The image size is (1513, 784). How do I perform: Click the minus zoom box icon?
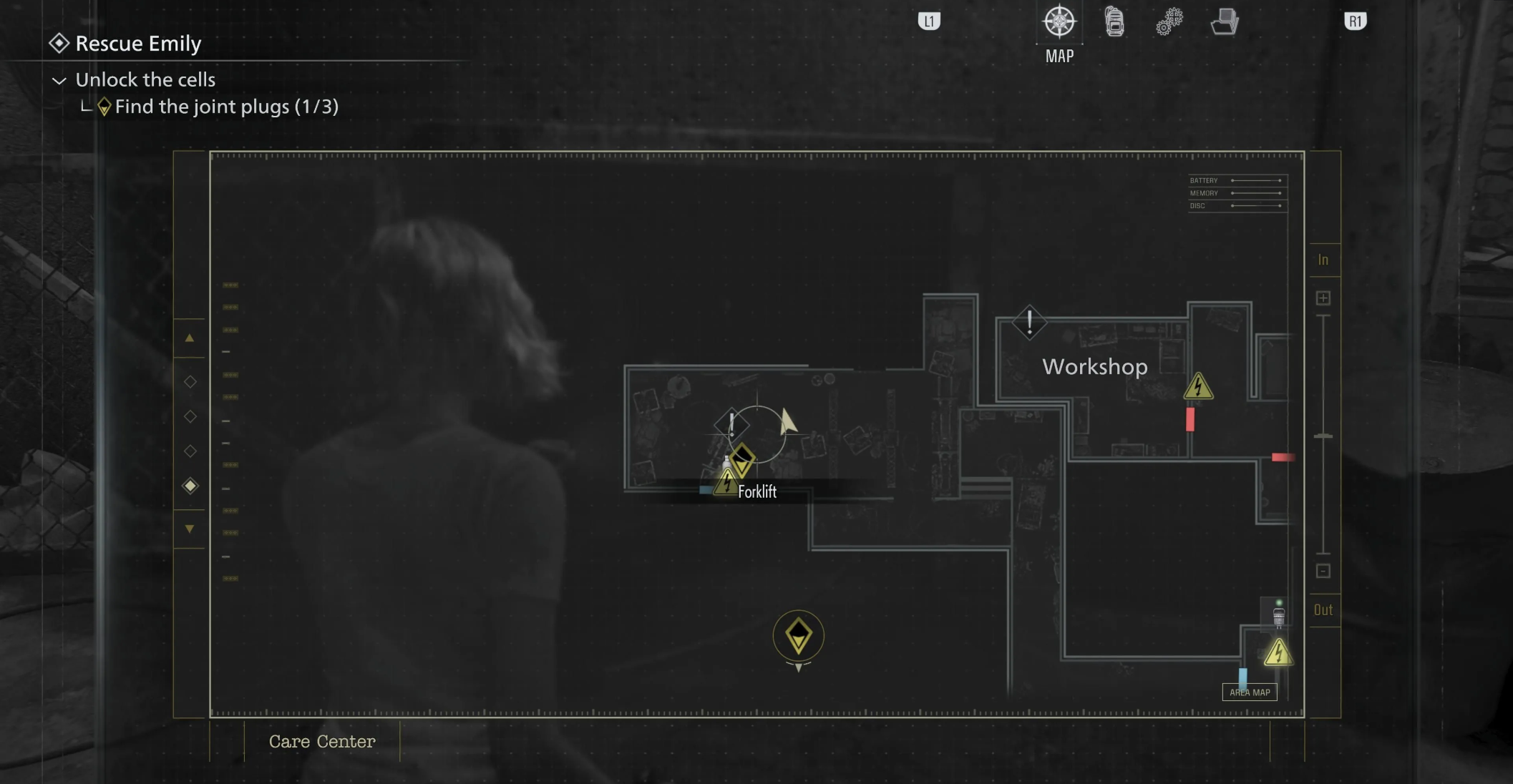(x=1323, y=571)
